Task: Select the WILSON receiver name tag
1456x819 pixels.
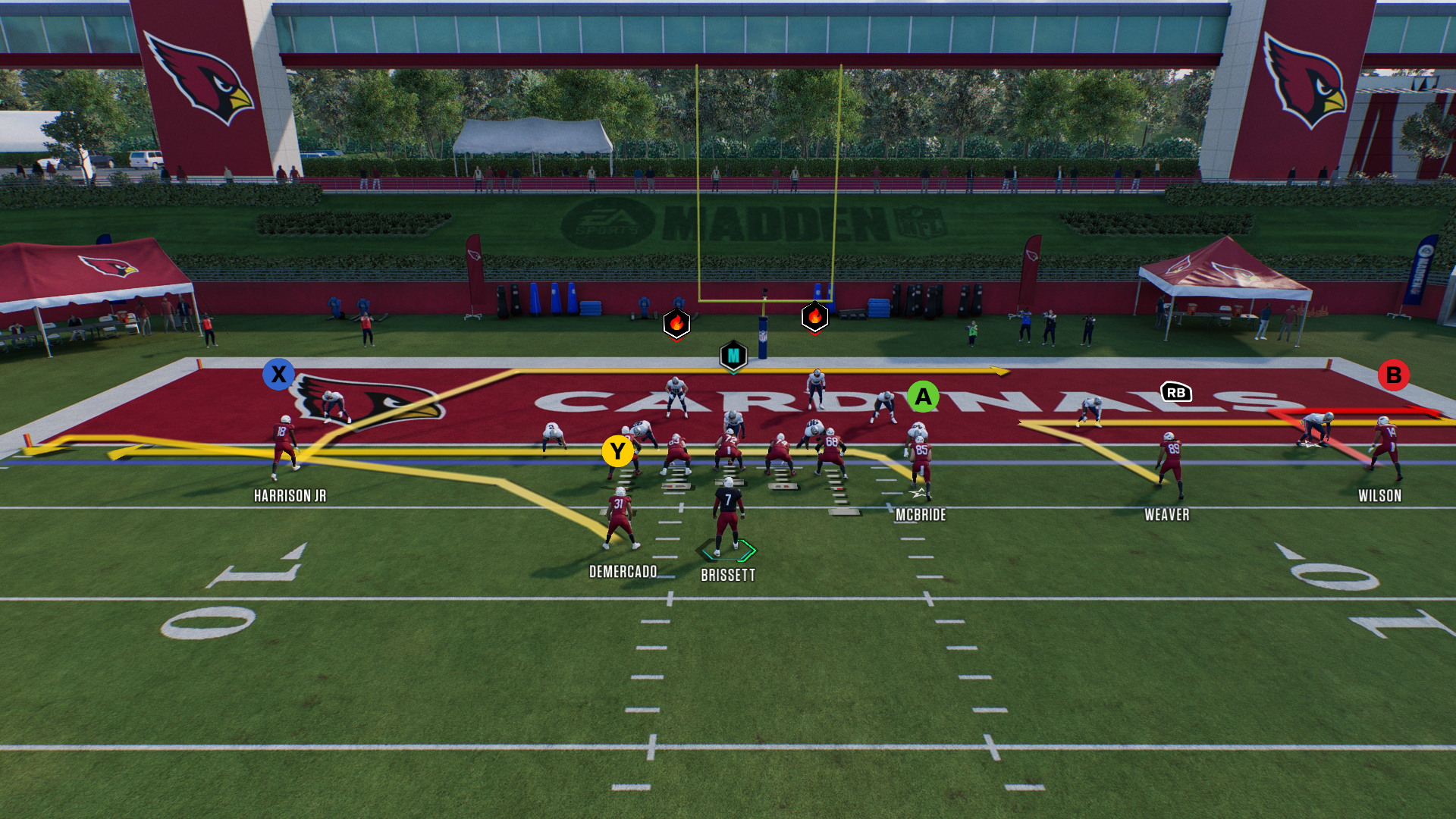Action: [1379, 496]
